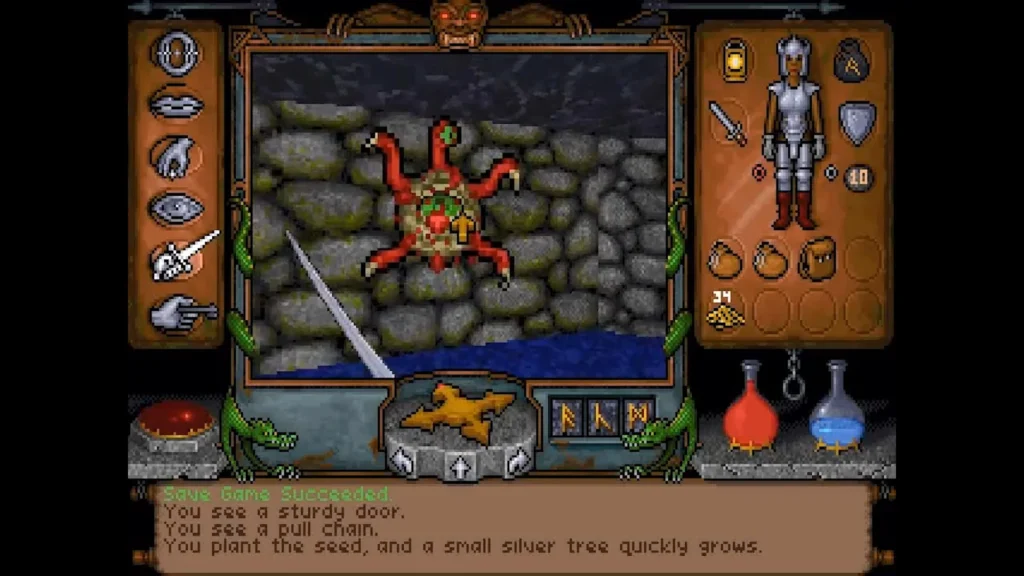Image resolution: width=1024 pixels, height=576 pixels.
Task: Click the golden compass
Action: coord(459,410)
